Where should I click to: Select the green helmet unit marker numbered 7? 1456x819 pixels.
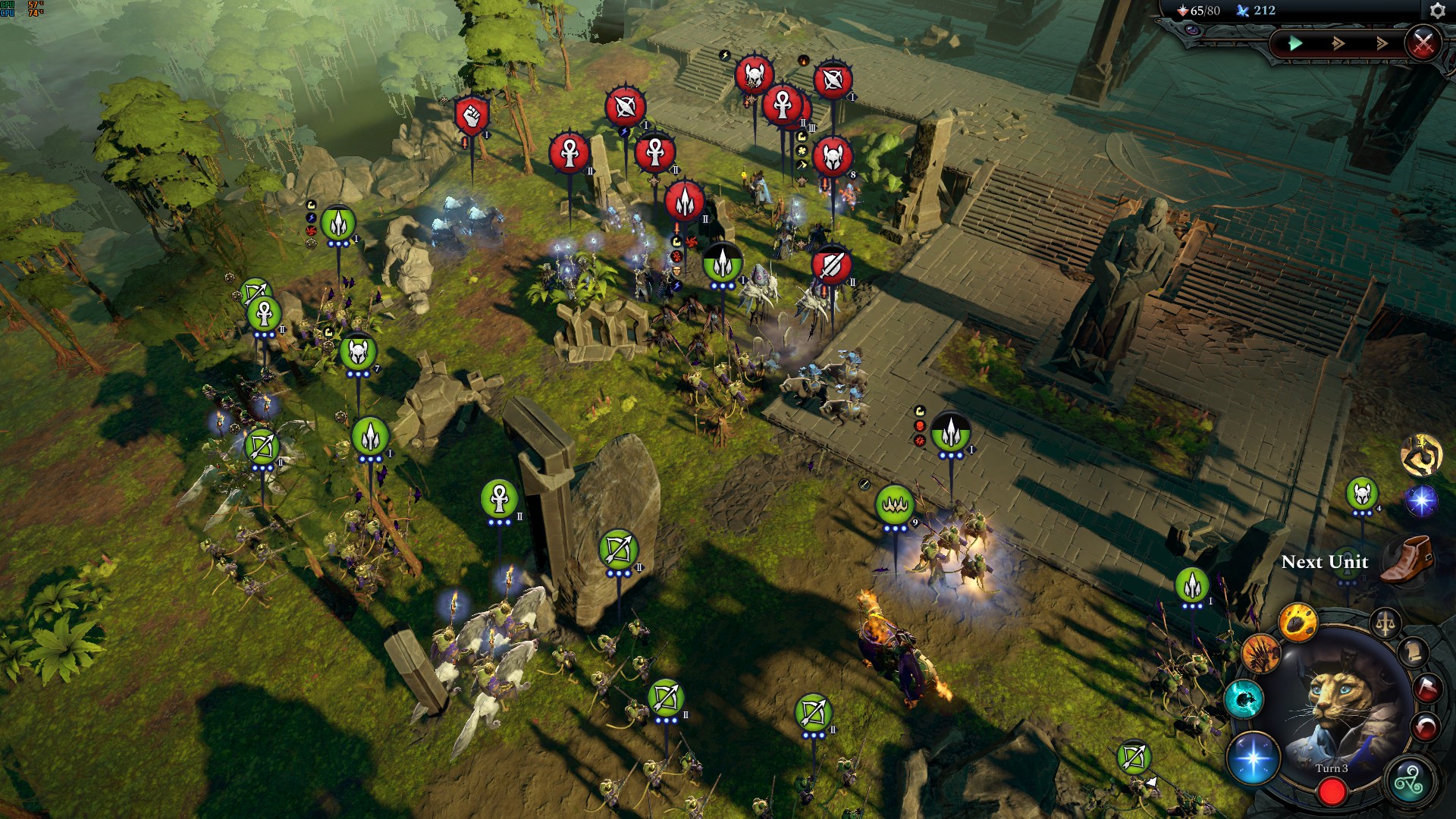[358, 353]
